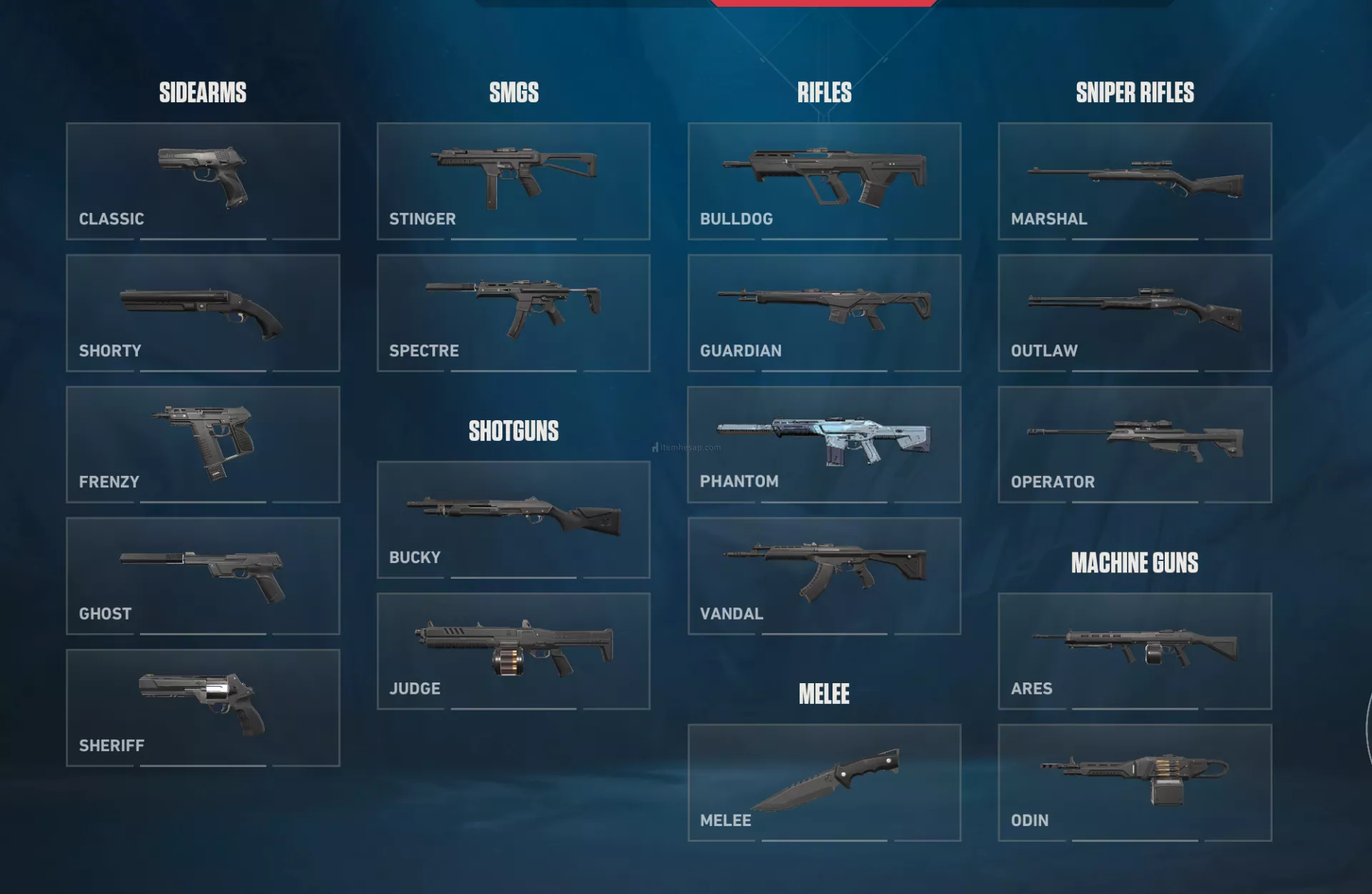Choose the Guardian rifle tile
This screenshot has height=894, width=1372.
pyautogui.click(x=824, y=313)
